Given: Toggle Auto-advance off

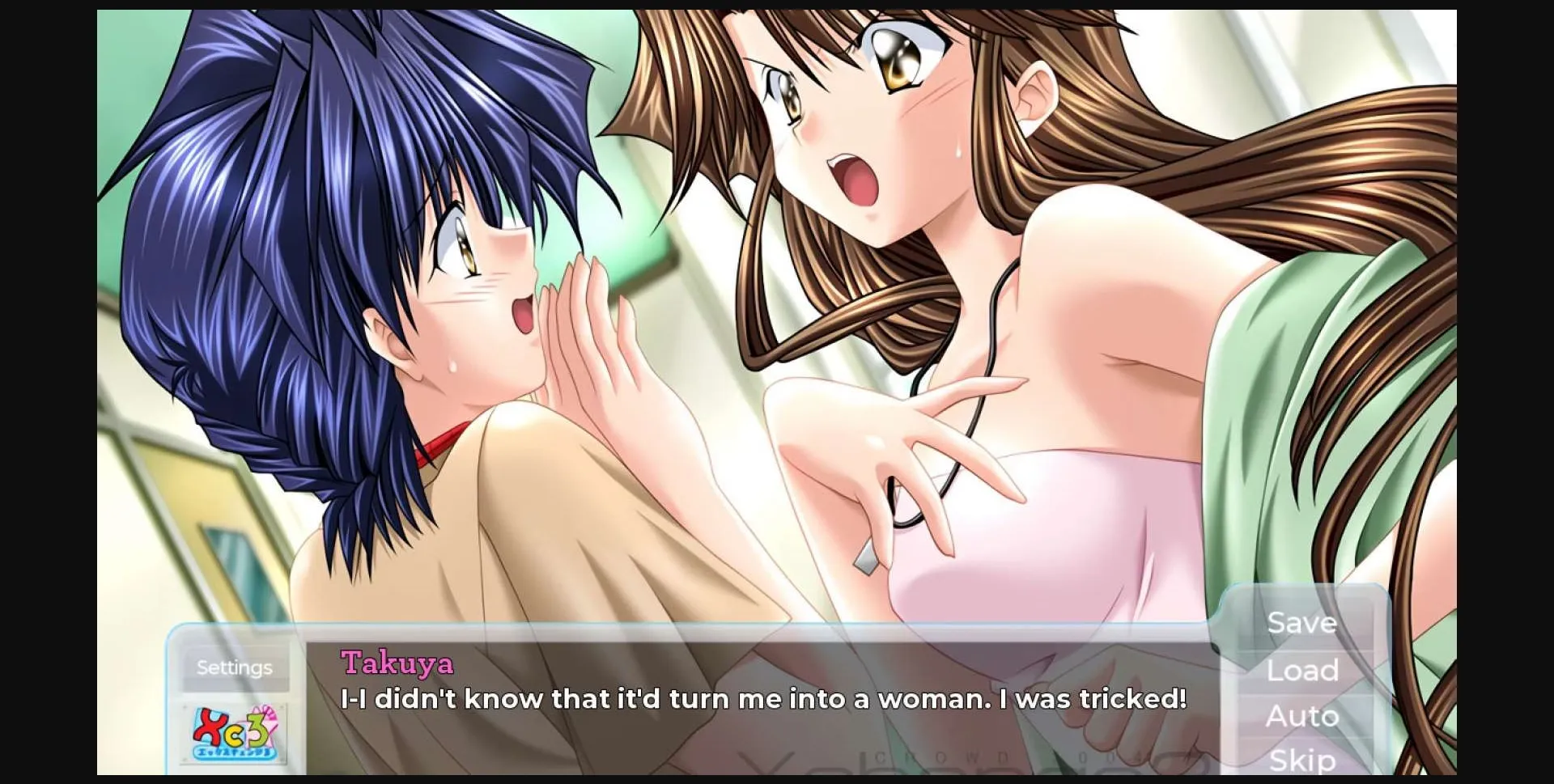Looking at the screenshot, I should (1303, 715).
